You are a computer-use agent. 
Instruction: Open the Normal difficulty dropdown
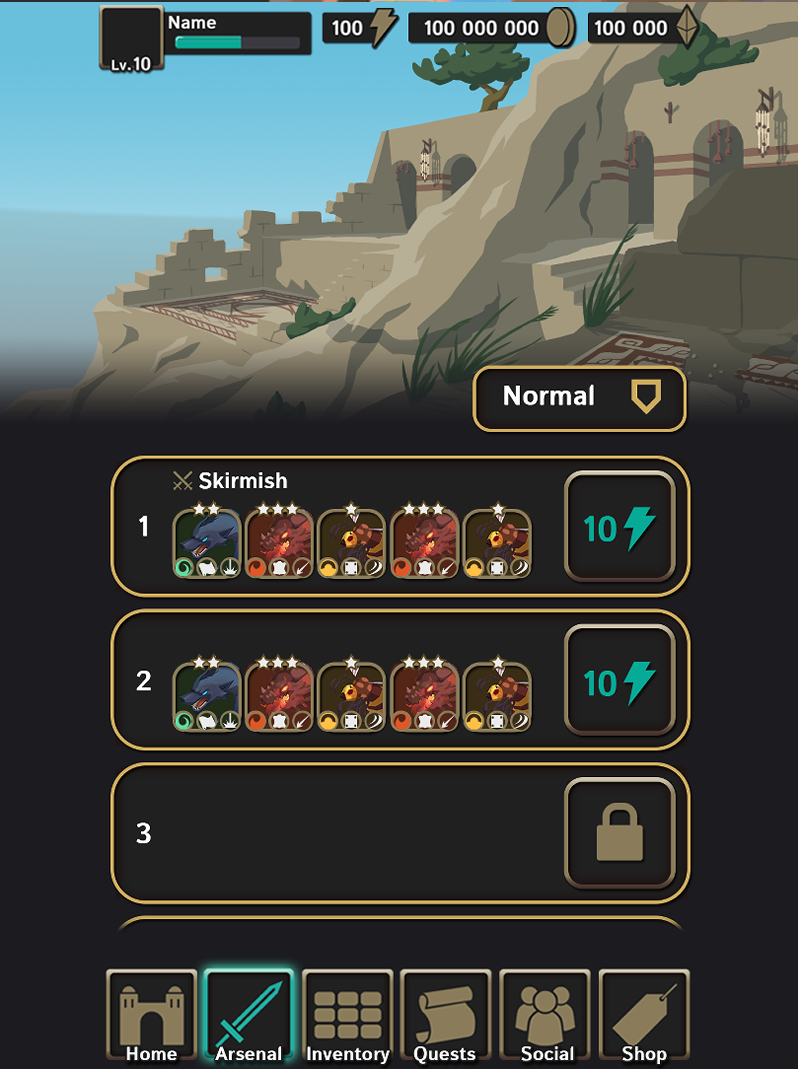(579, 398)
